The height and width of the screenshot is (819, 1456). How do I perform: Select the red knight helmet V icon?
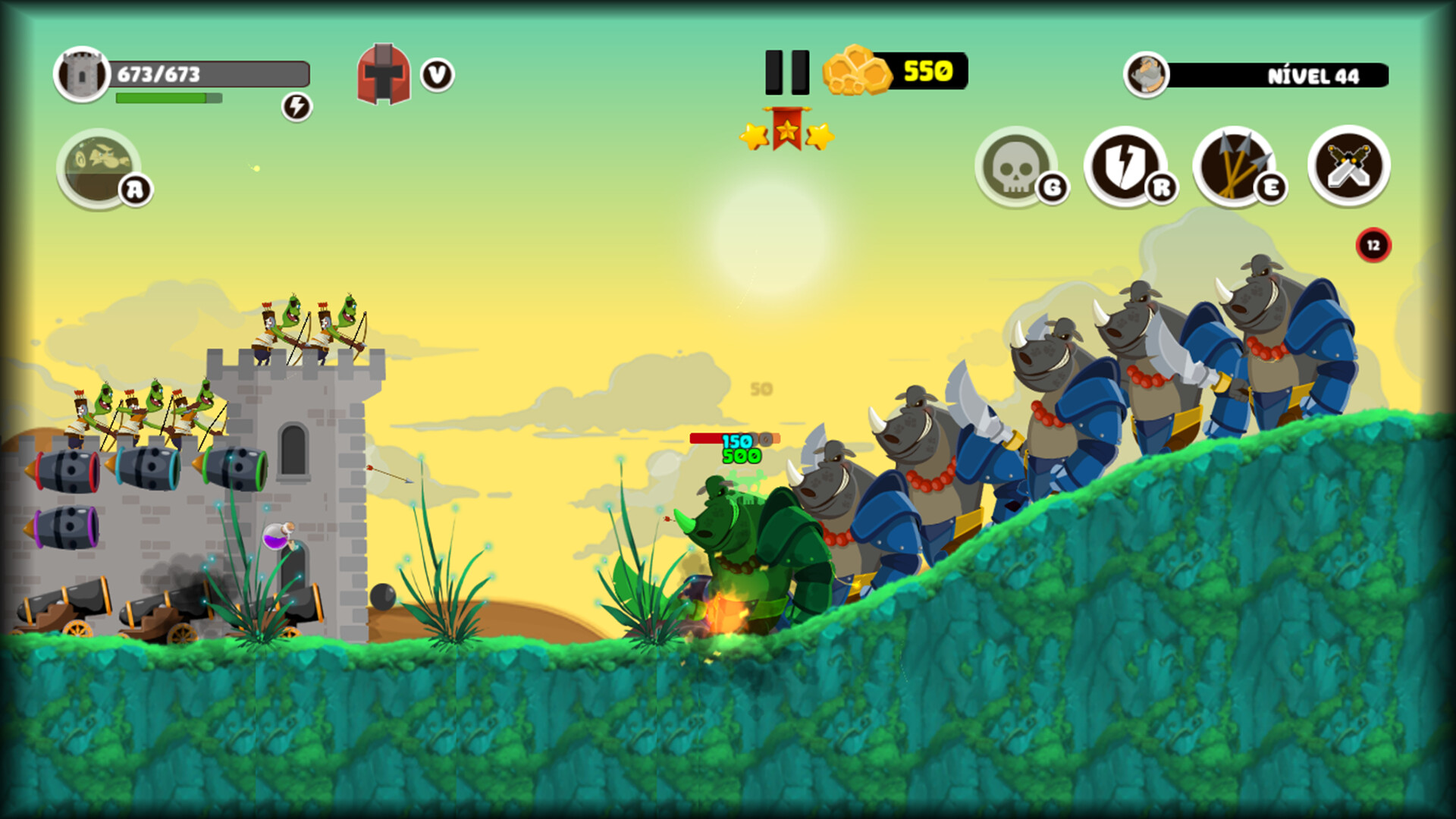385,74
